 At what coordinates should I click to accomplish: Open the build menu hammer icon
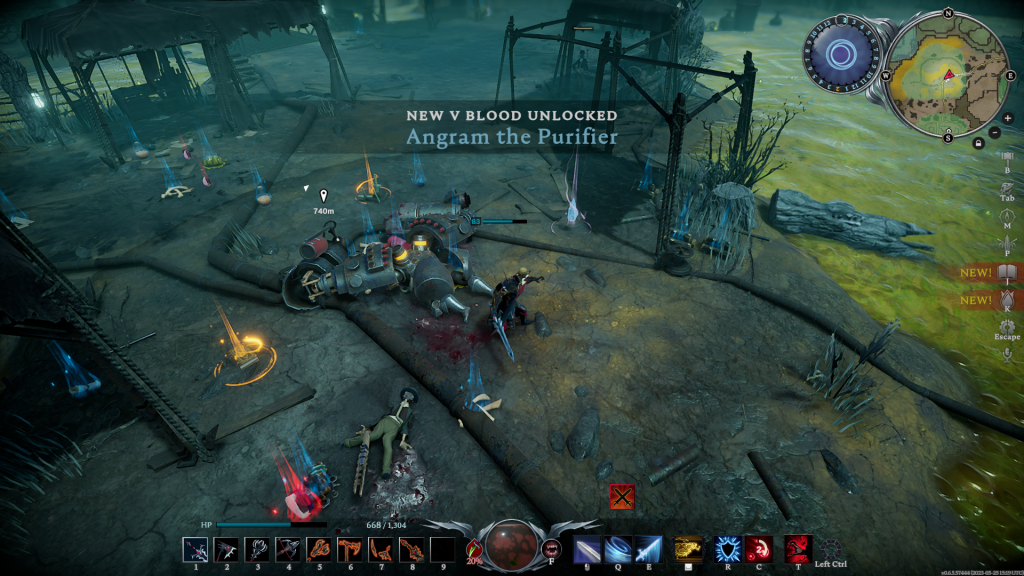pyautogui.click(x=1007, y=157)
